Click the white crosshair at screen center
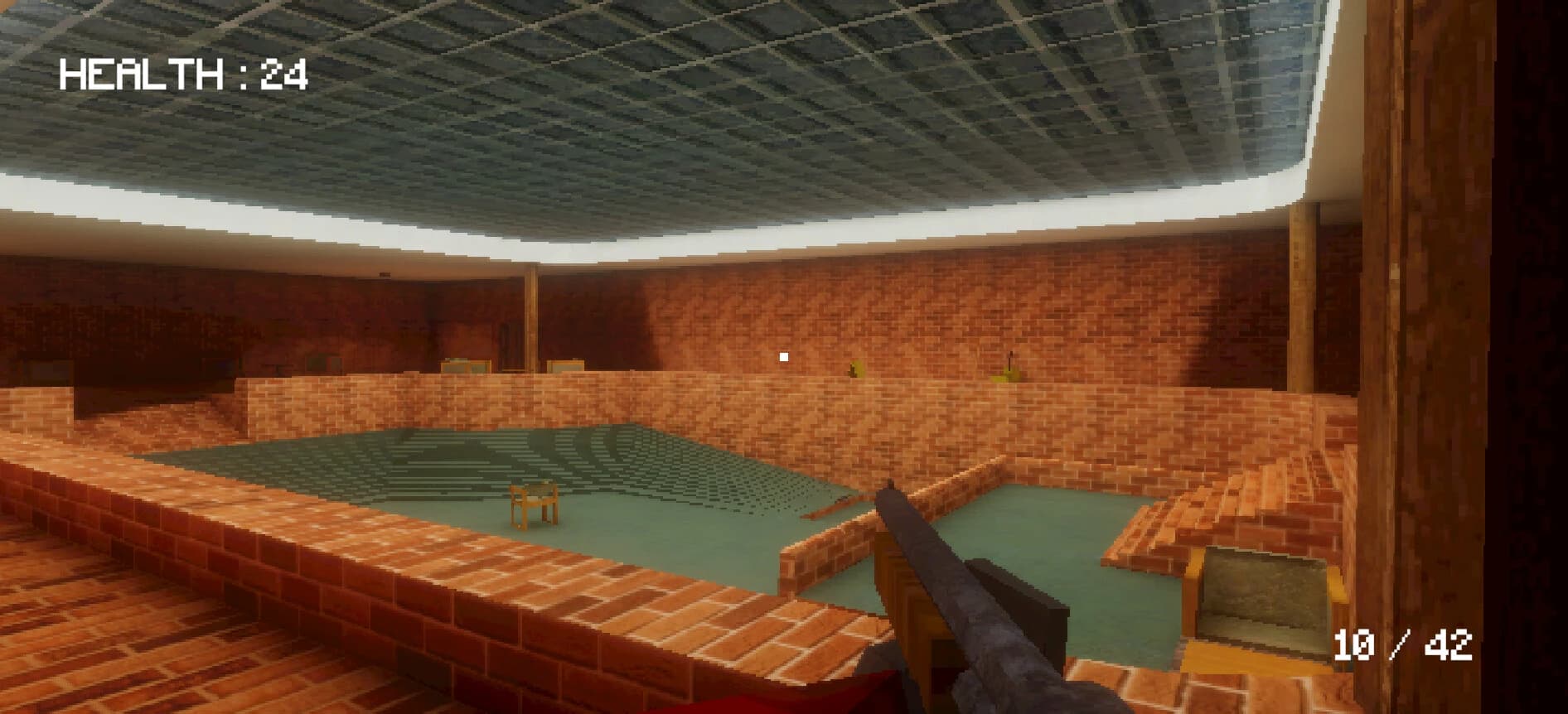 pos(782,356)
